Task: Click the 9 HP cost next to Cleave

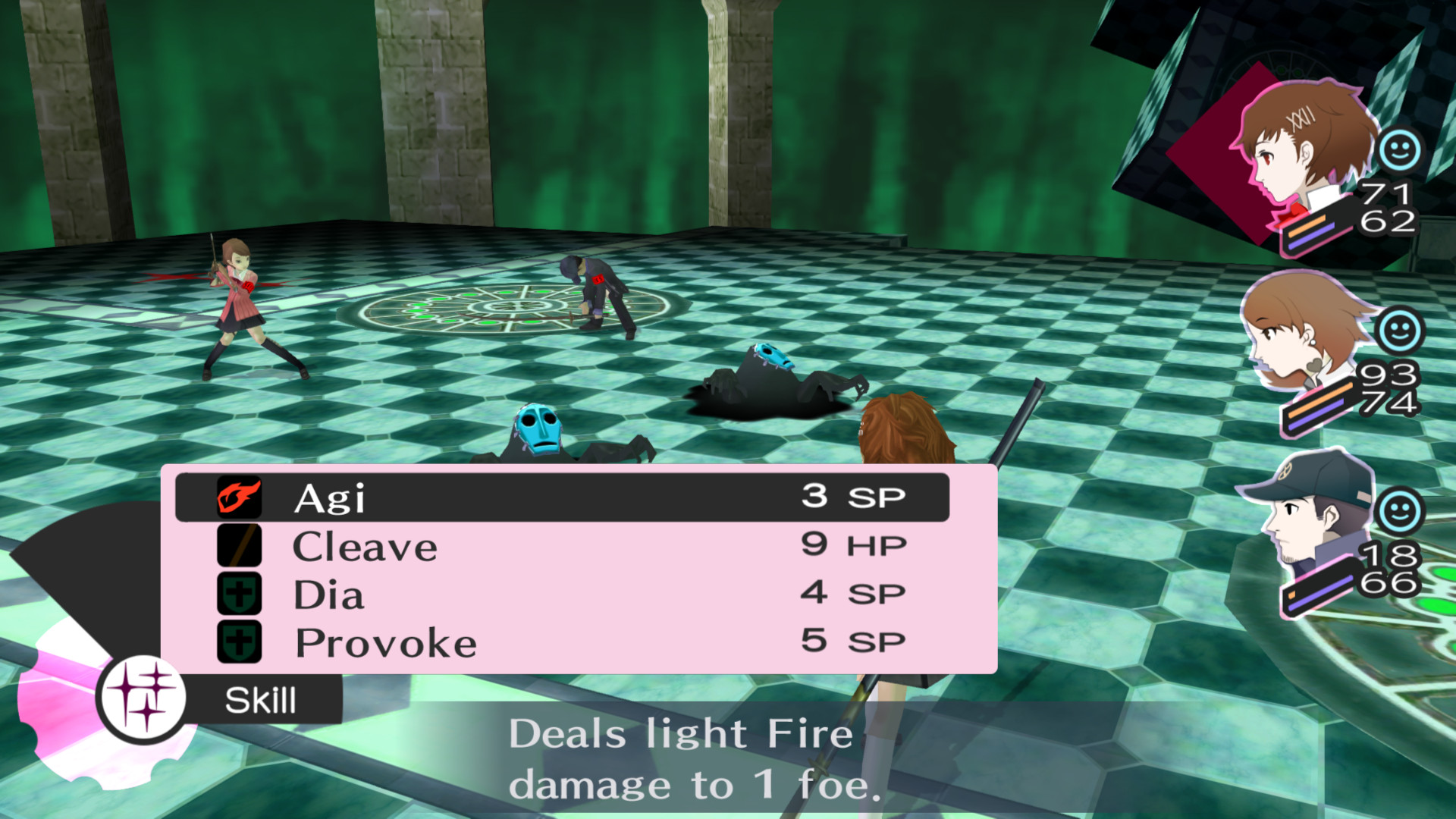Action: (x=853, y=544)
